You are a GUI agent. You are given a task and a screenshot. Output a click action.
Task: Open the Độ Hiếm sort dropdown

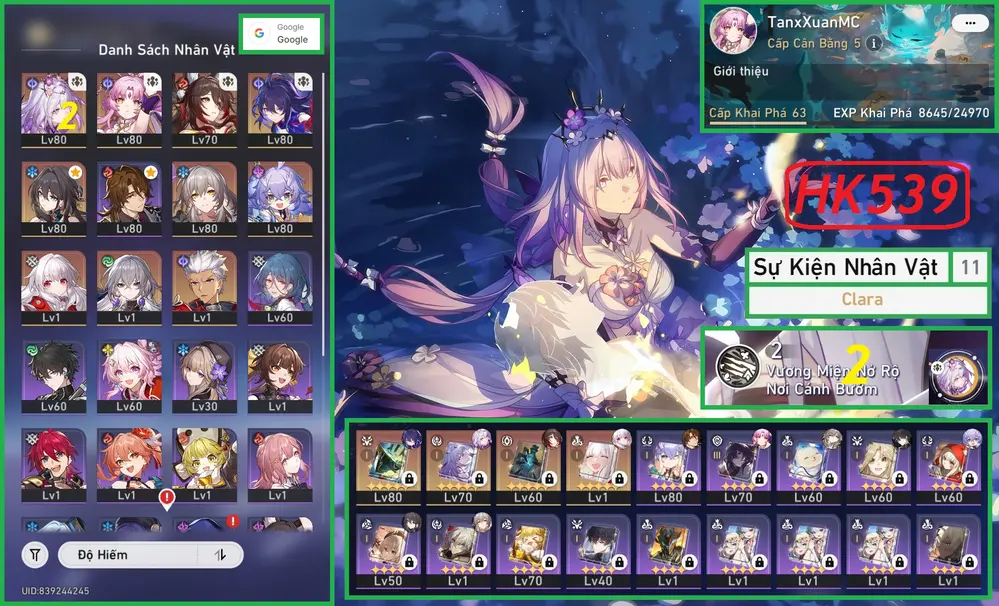click(x=129, y=554)
